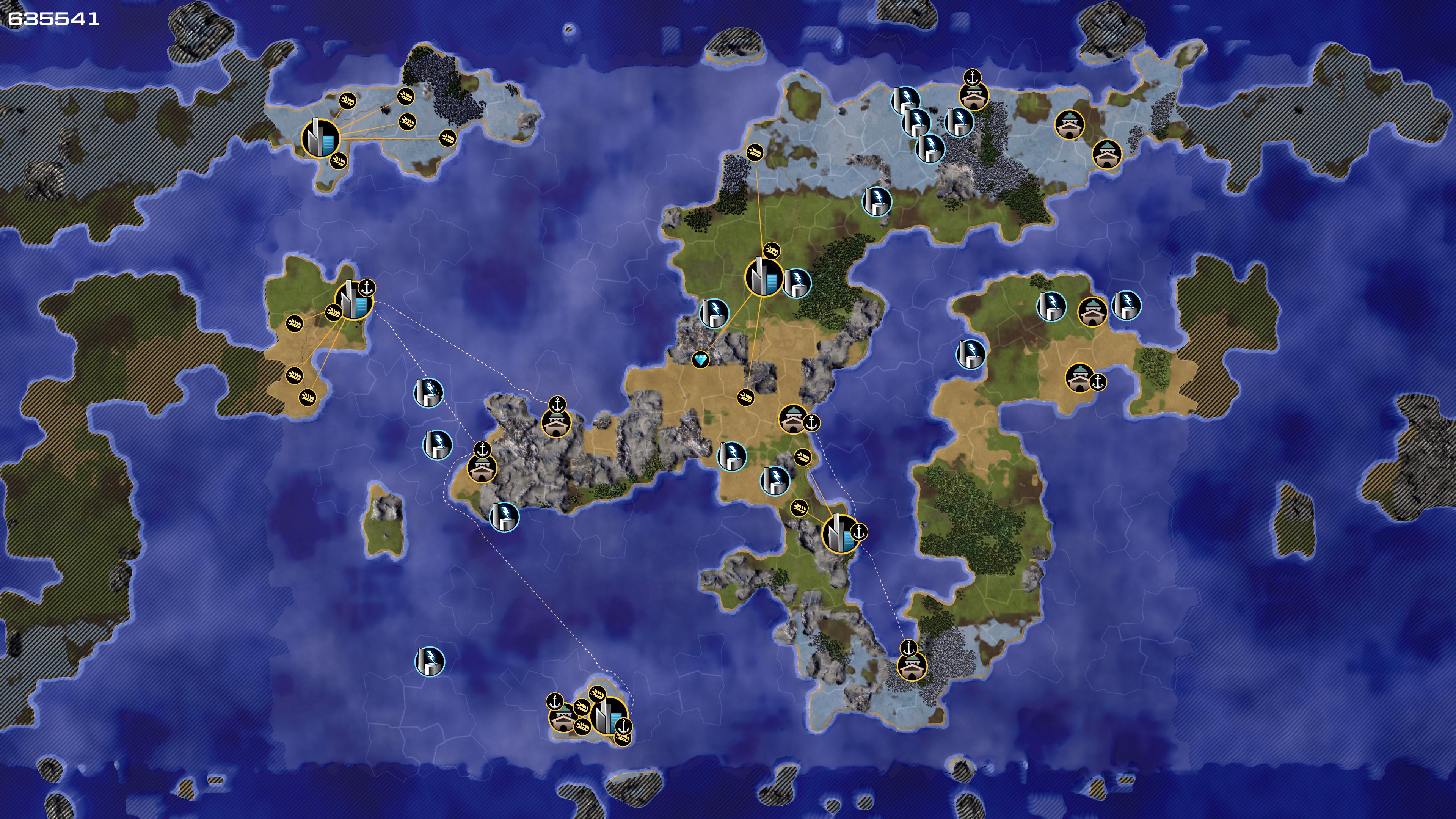This screenshot has width=1456, height=819.
Task: Select the city marker connected to the diamond
Action: point(764,277)
